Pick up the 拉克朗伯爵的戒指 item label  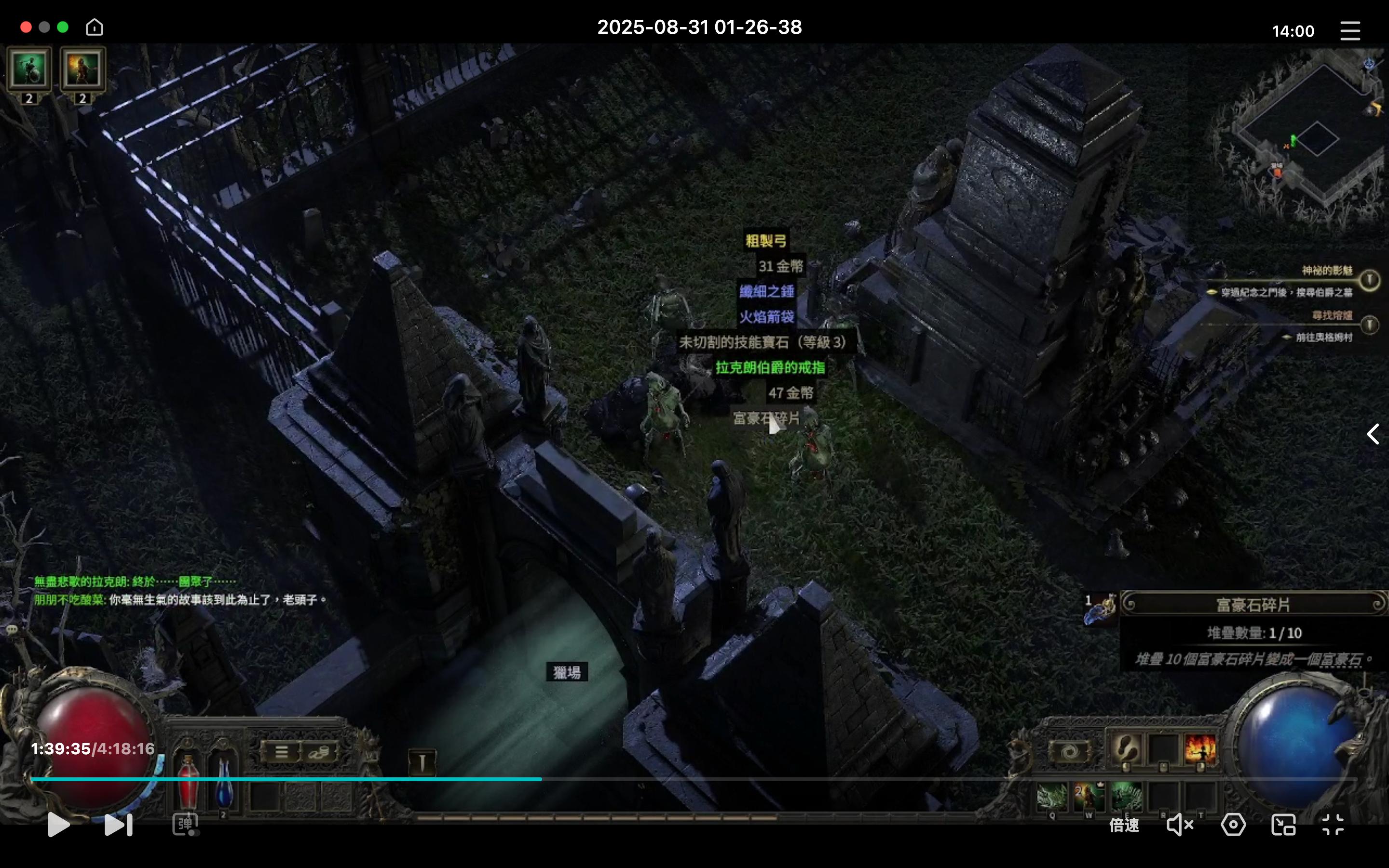click(x=770, y=367)
